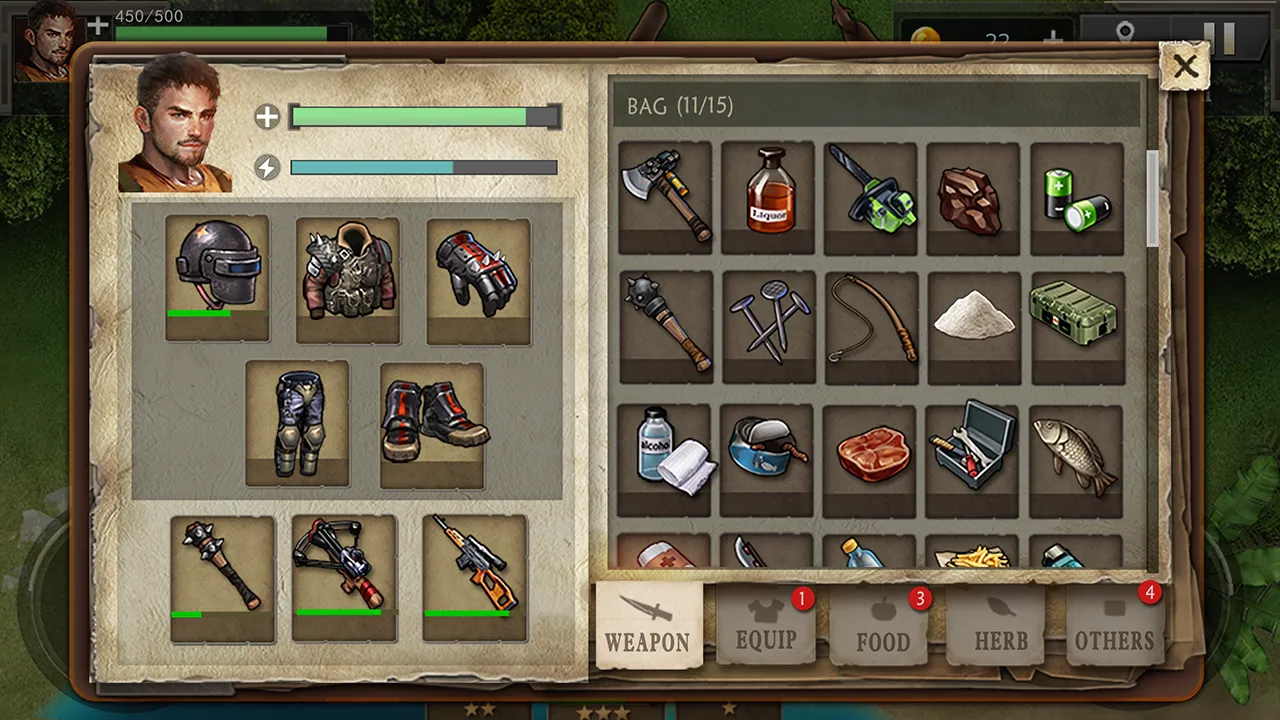Click the whip item in the bag
The image size is (1280, 720).
point(871,325)
